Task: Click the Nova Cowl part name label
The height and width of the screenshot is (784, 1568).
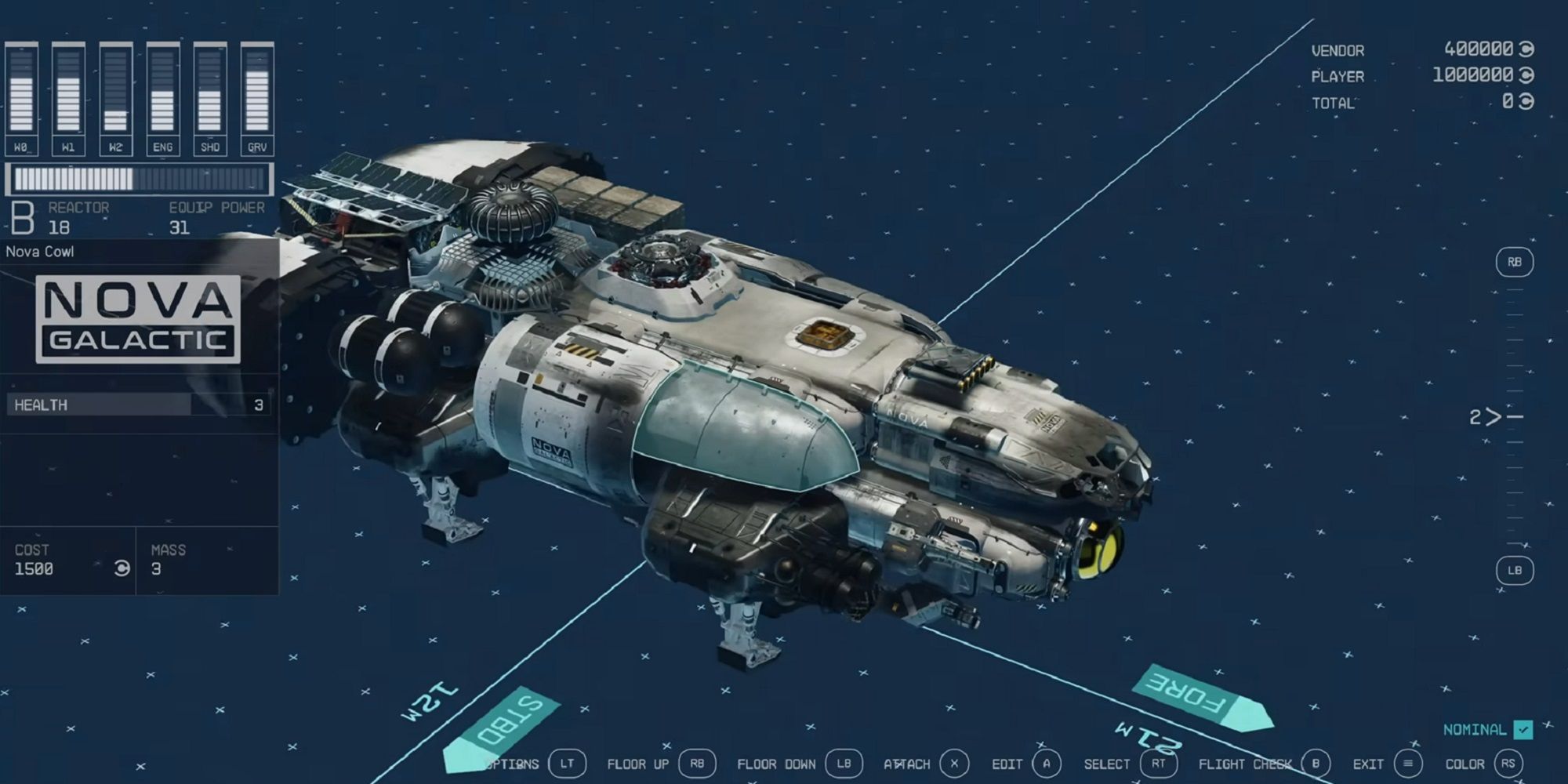Action: 41,252
